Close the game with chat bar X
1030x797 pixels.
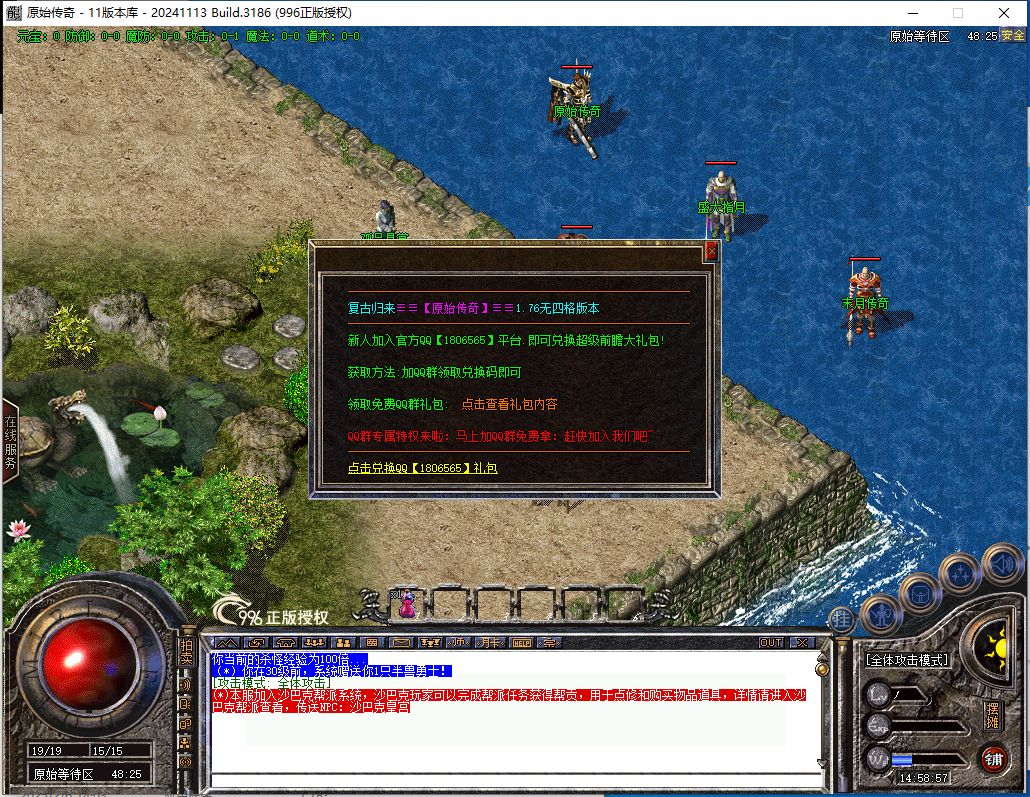801,642
